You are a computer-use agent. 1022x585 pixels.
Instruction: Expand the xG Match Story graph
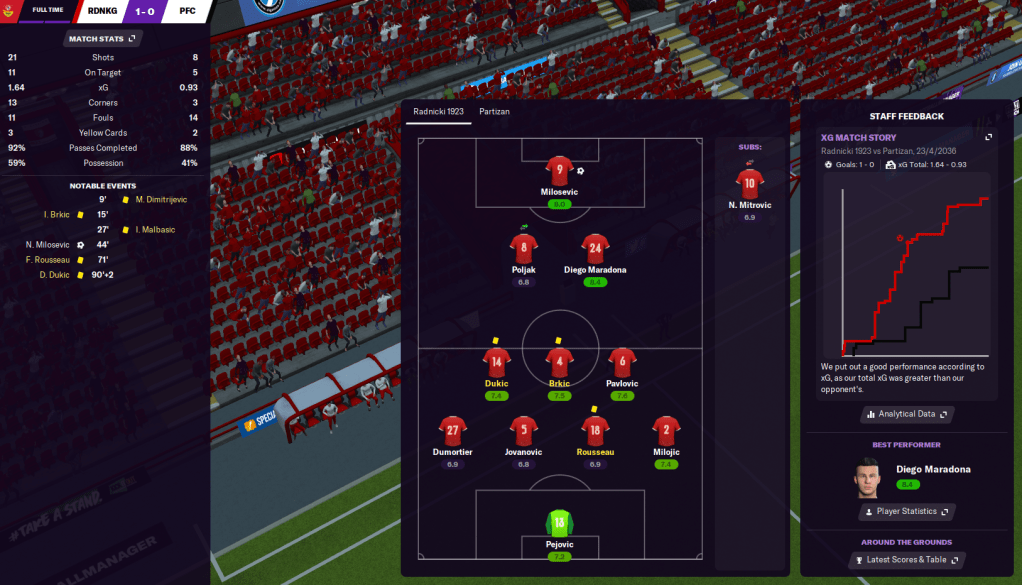tap(988, 137)
